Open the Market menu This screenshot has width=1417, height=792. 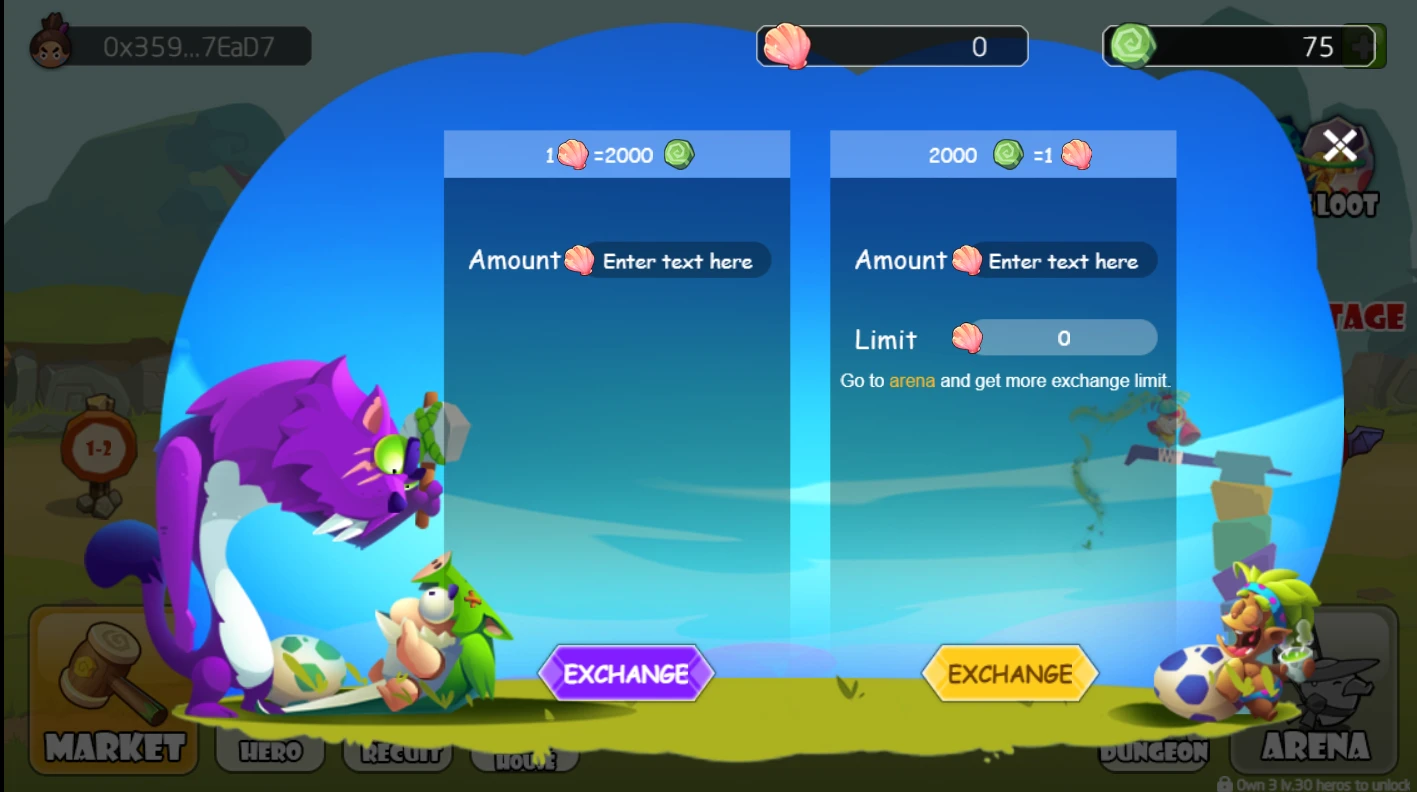pyautogui.click(x=113, y=690)
